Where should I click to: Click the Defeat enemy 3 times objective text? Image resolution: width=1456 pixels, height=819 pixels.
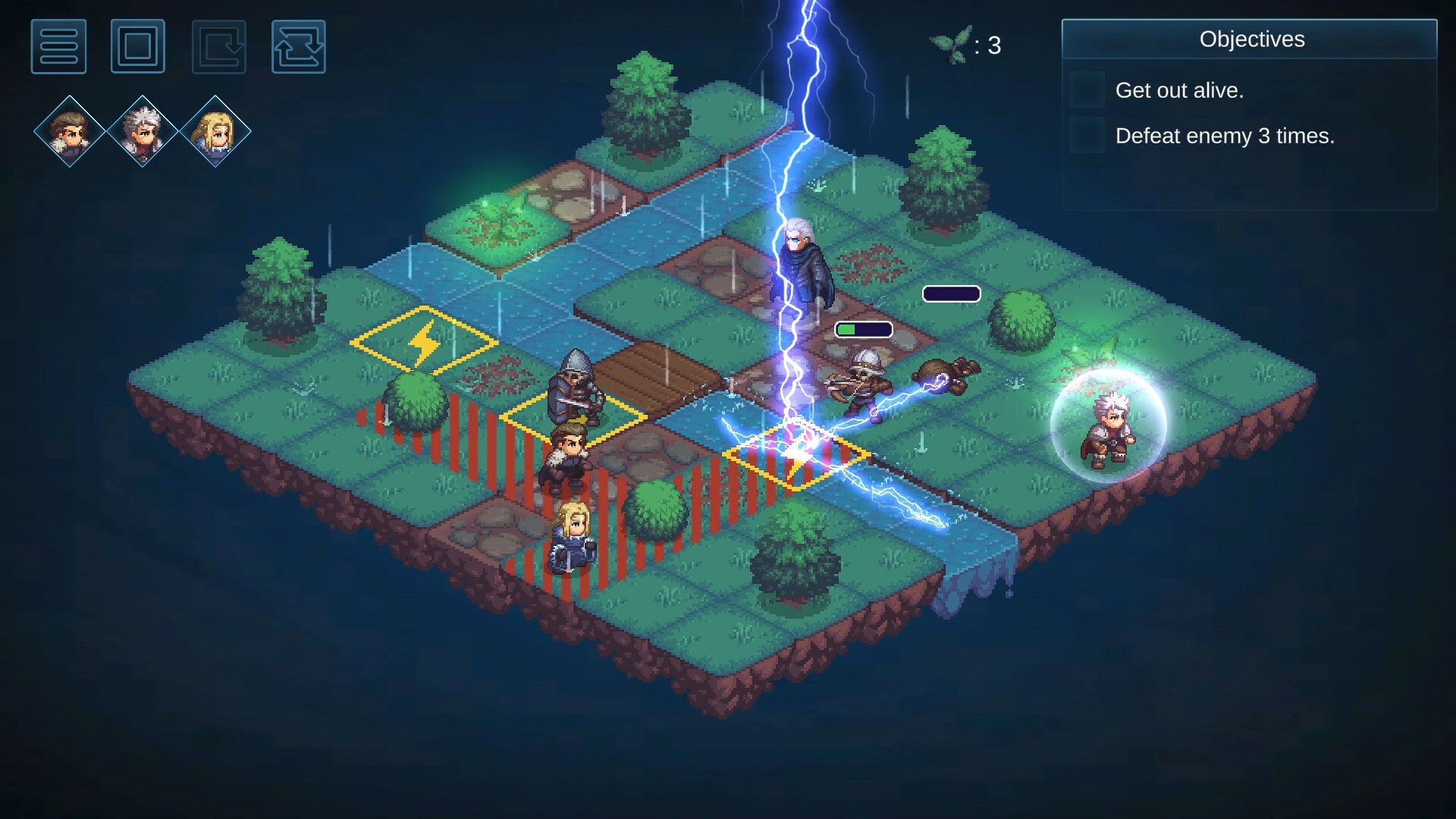(x=1226, y=136)
